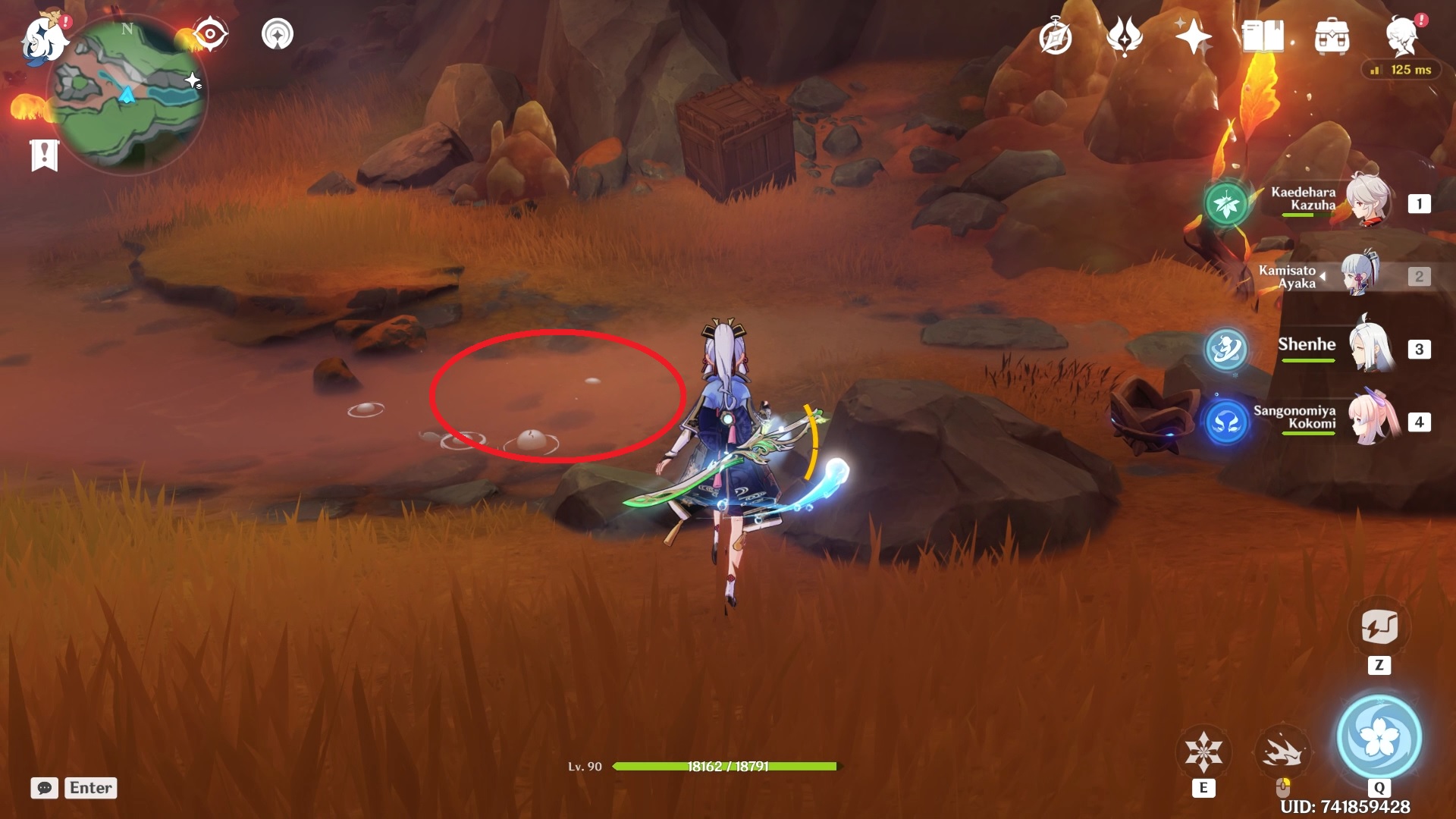Open the Wish star icon
The image size is (1456, 819).
pyautogui.click(x=1193, y=36)
